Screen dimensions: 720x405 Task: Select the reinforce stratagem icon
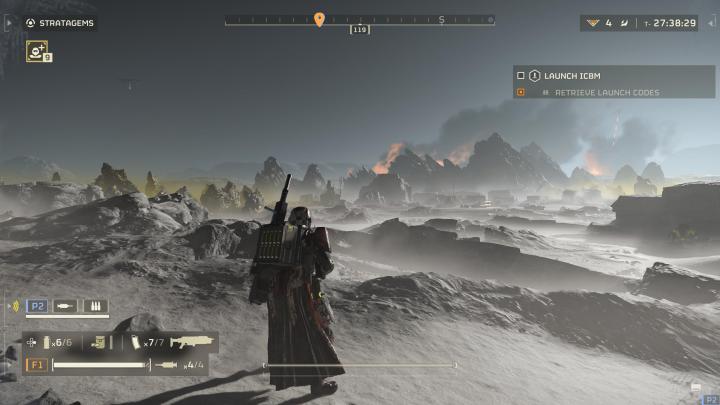coord(36,50)
